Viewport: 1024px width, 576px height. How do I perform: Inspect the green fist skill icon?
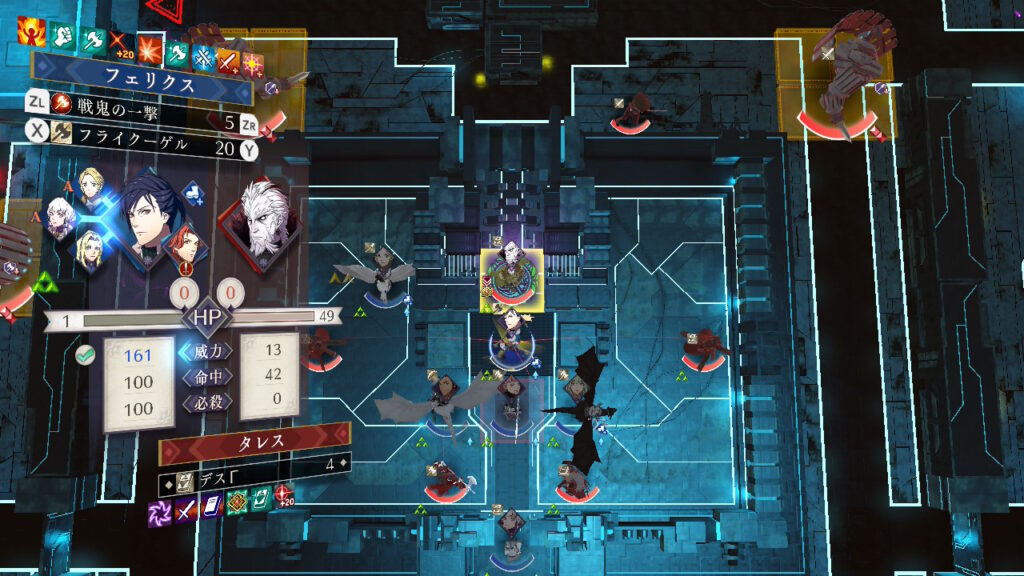62,38
